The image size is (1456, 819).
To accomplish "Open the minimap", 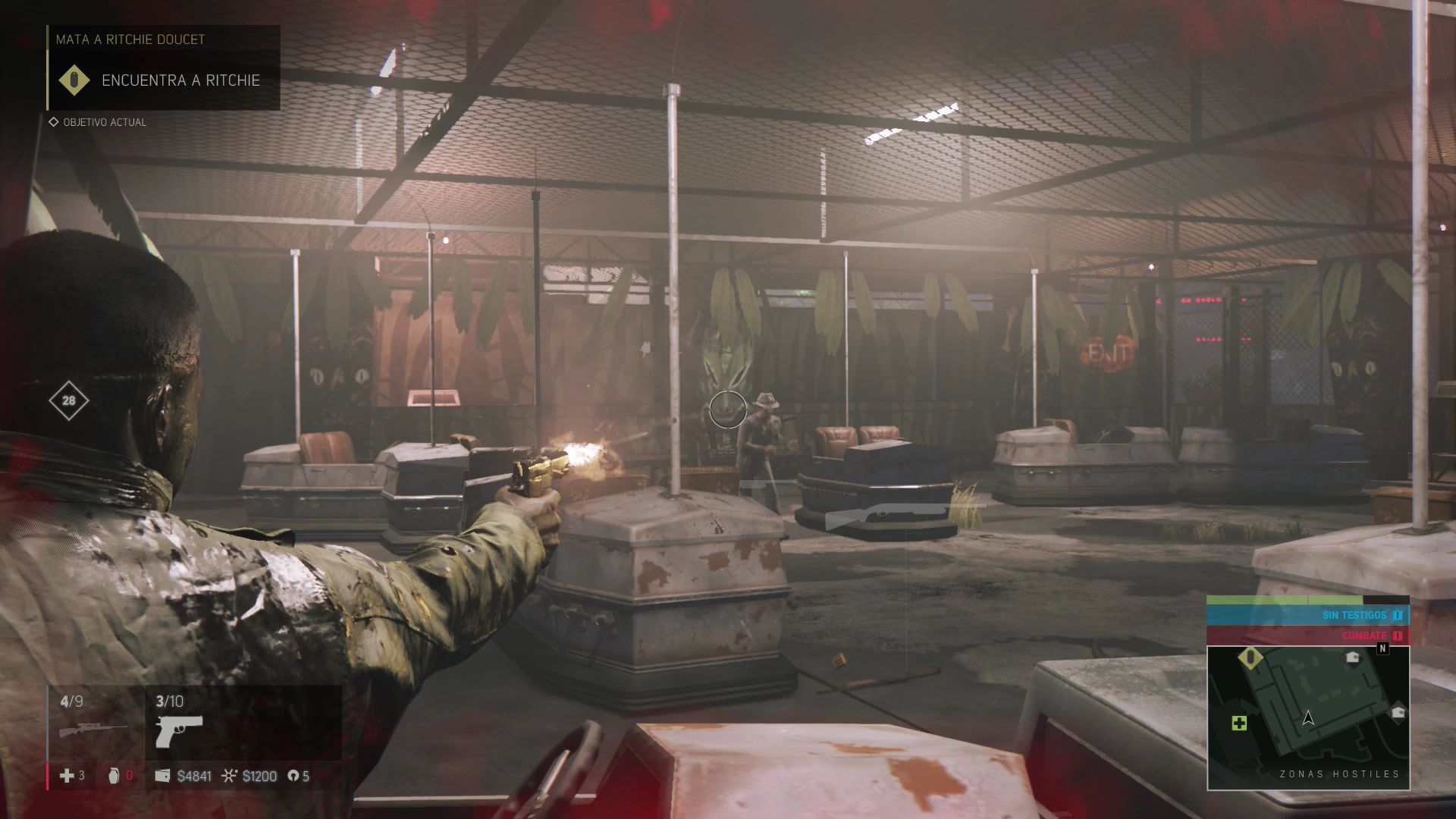I will coord(1308,717).
